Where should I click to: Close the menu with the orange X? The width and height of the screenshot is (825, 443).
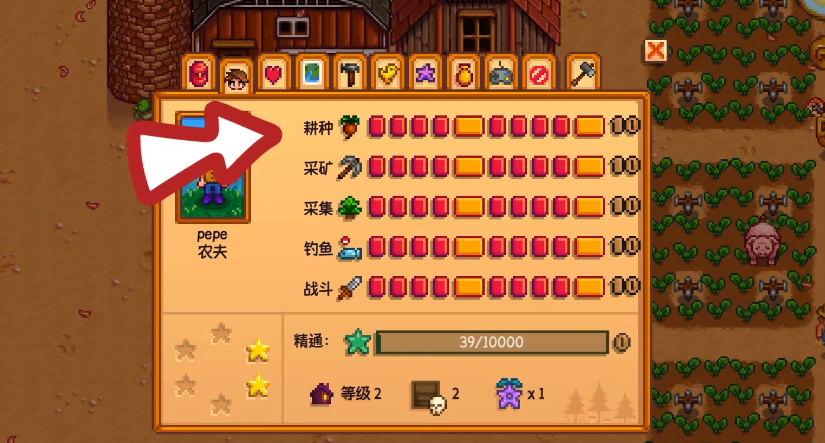click(x=655, y=50)
